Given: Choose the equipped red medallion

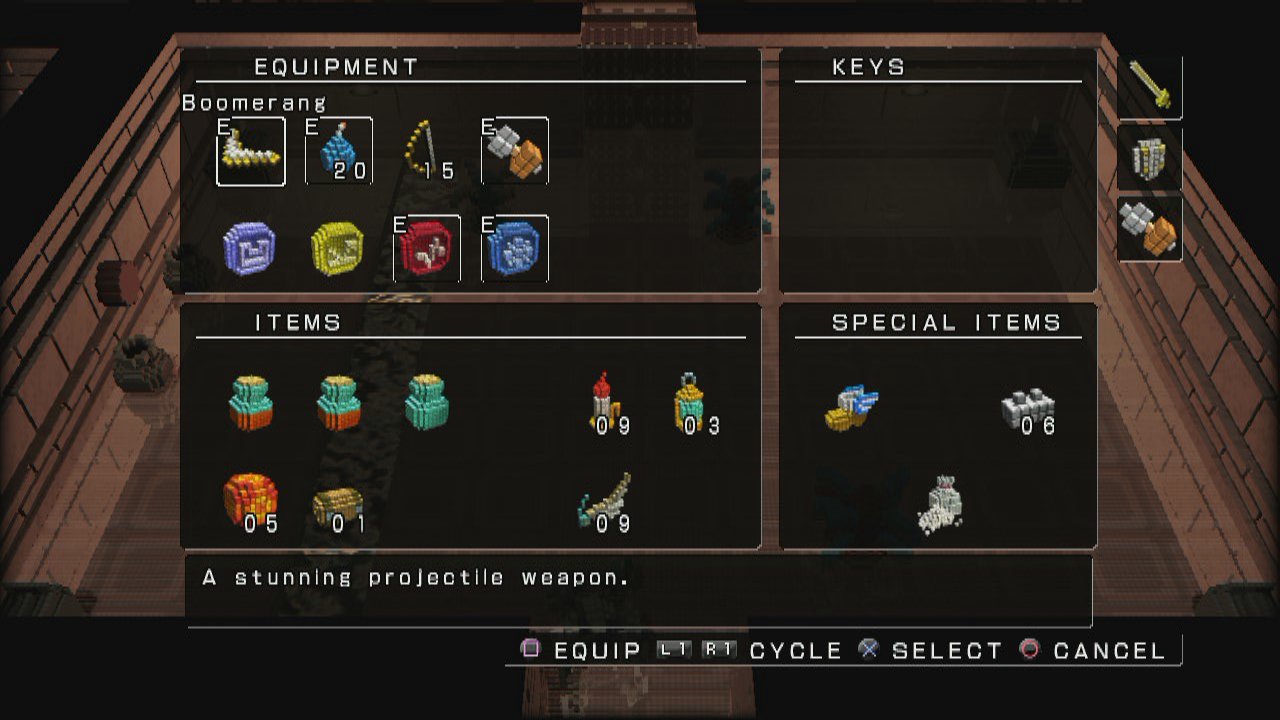Looking at the screenshot, I should click(427, 248).
